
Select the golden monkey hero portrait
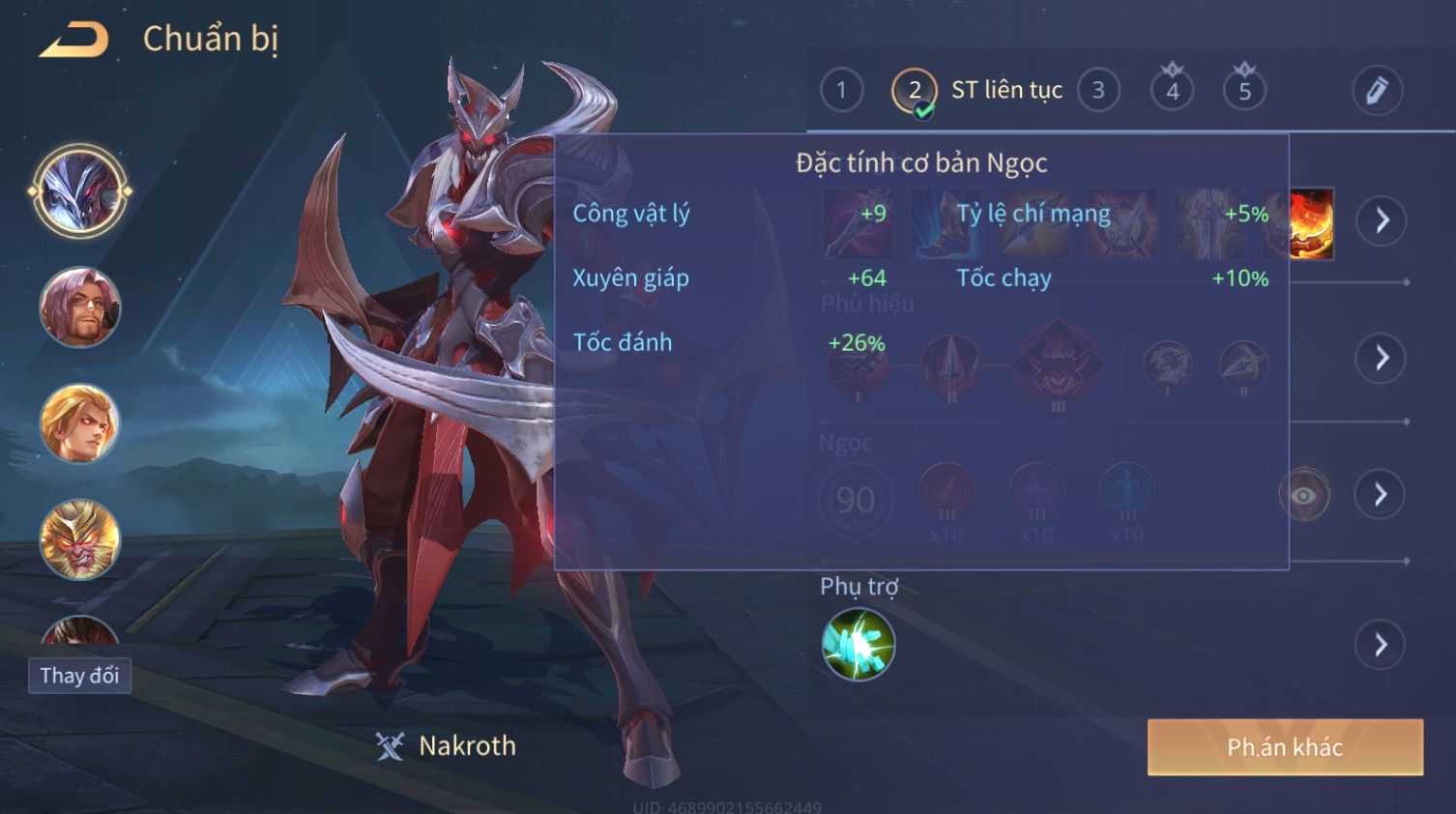(x=79, y=539)
